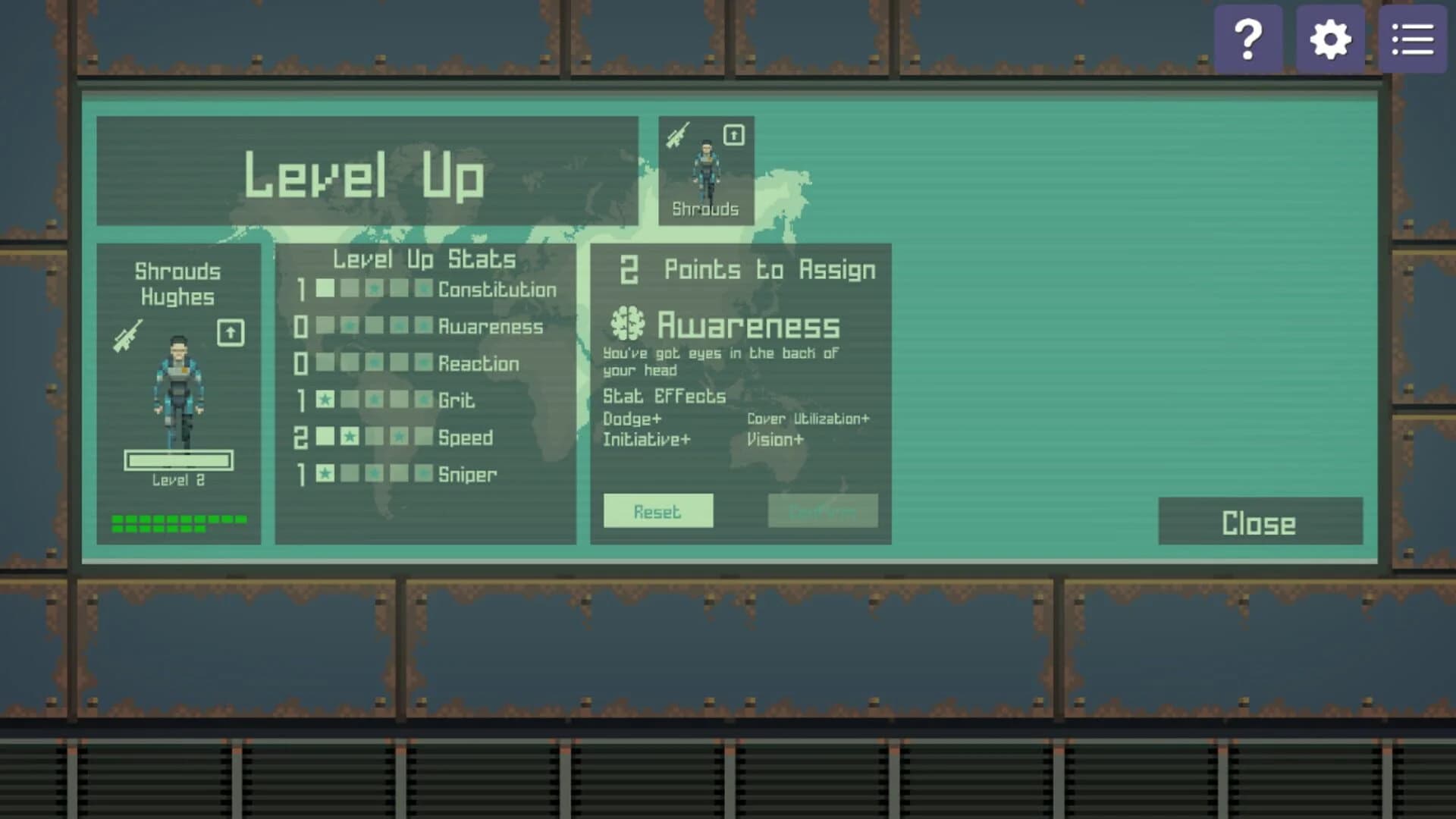
Task: Open the settings gear menu
Action: [1329, 38]
